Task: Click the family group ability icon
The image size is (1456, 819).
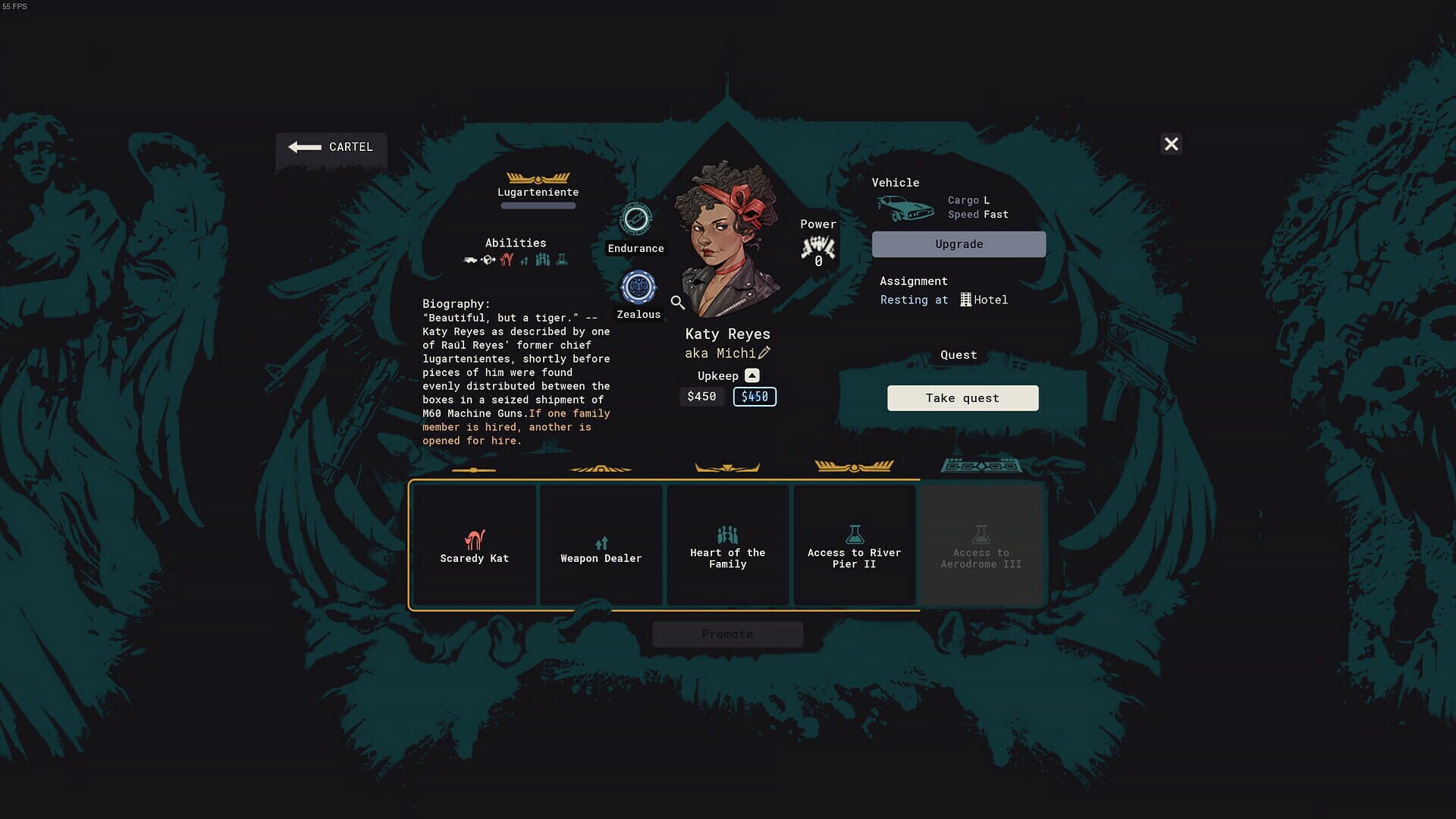Action: (x=542, y=259)
